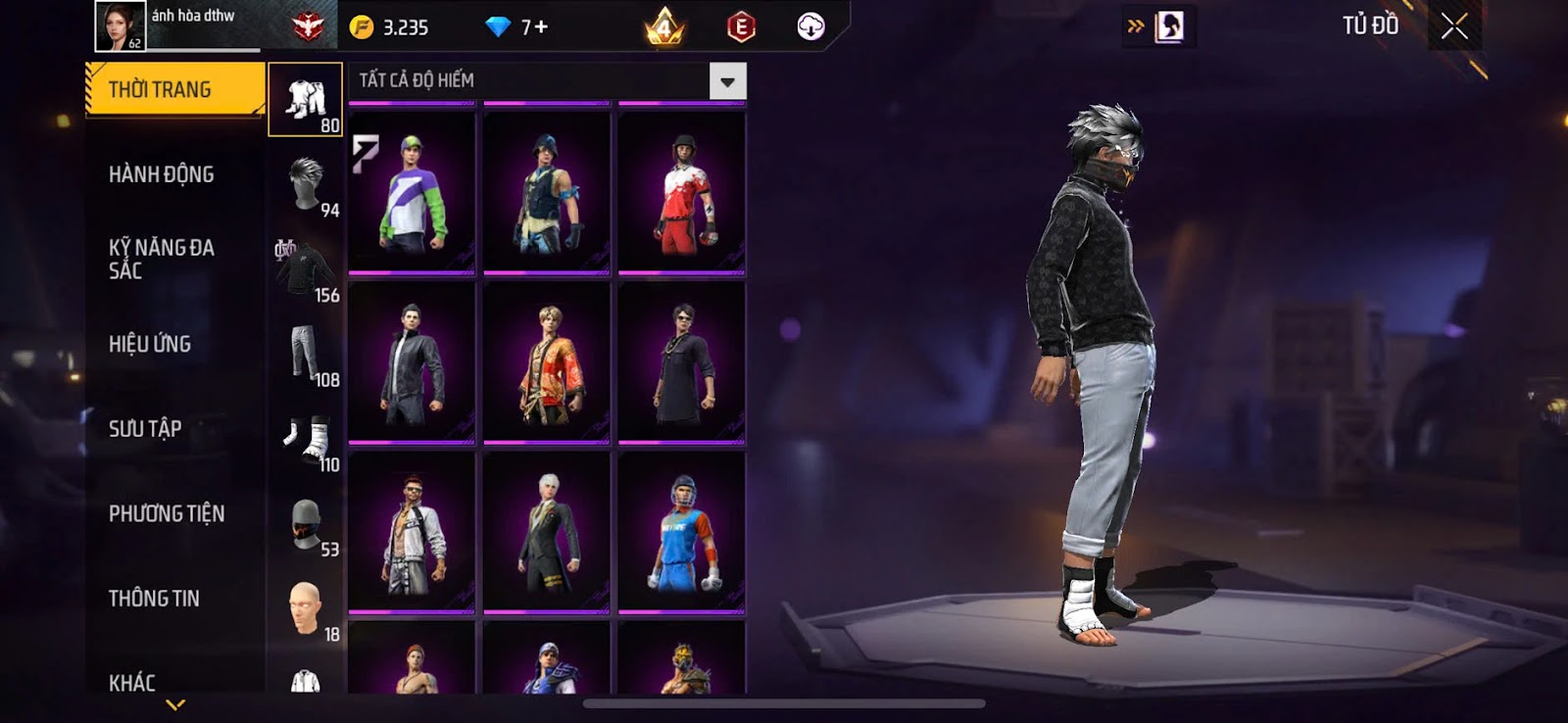
Task: Choose the Phương Tiện tab
Action: point(167,513)
